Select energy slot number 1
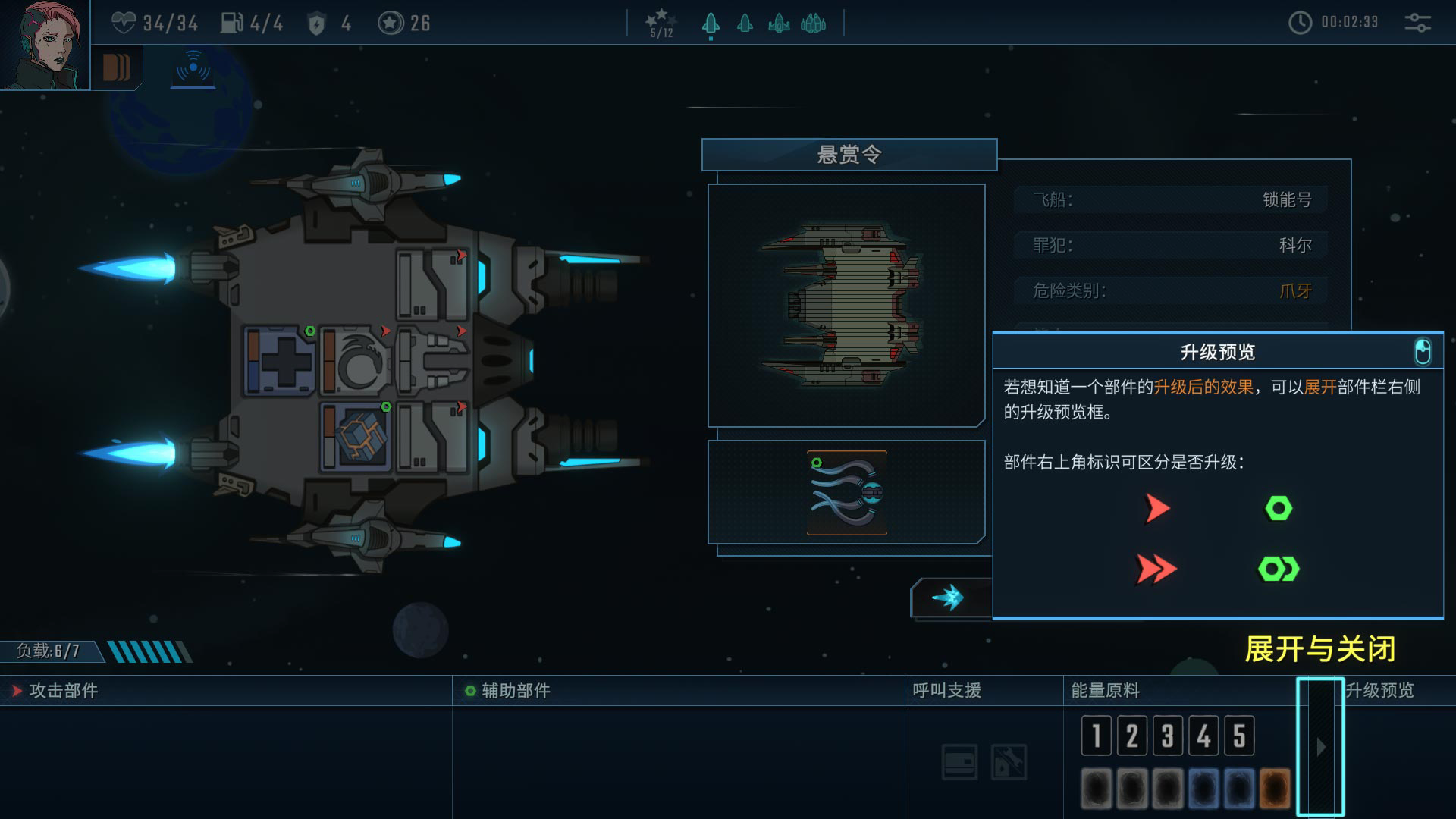 click(x=1096, y=736)
